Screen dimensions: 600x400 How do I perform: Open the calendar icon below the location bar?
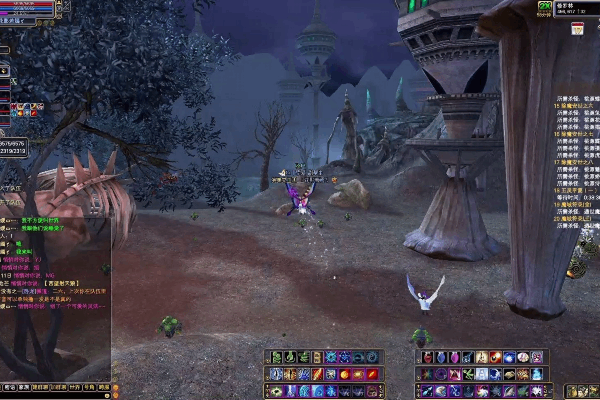pos(577,29)
